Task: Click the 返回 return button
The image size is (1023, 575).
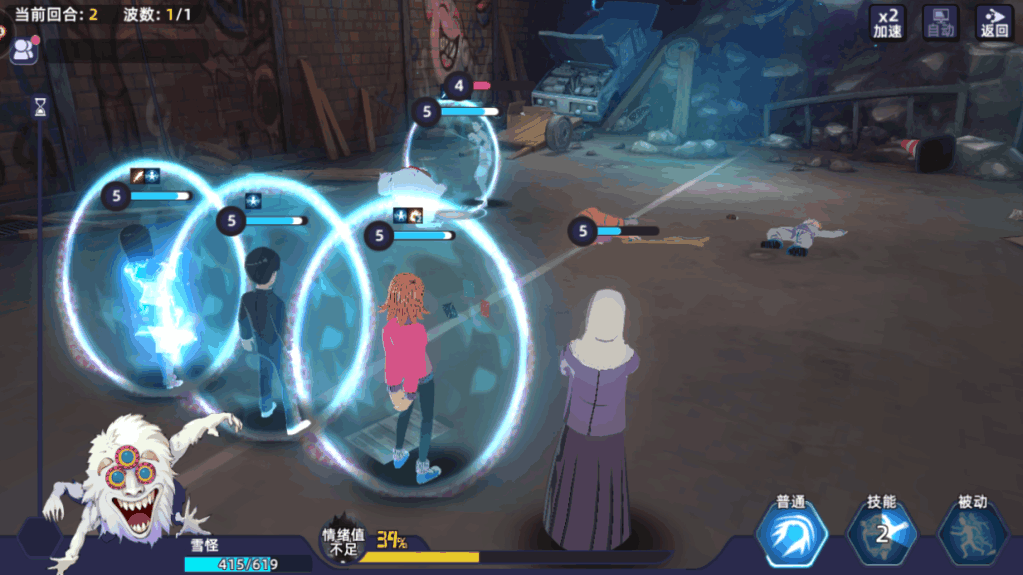Action: coord(994,22)
